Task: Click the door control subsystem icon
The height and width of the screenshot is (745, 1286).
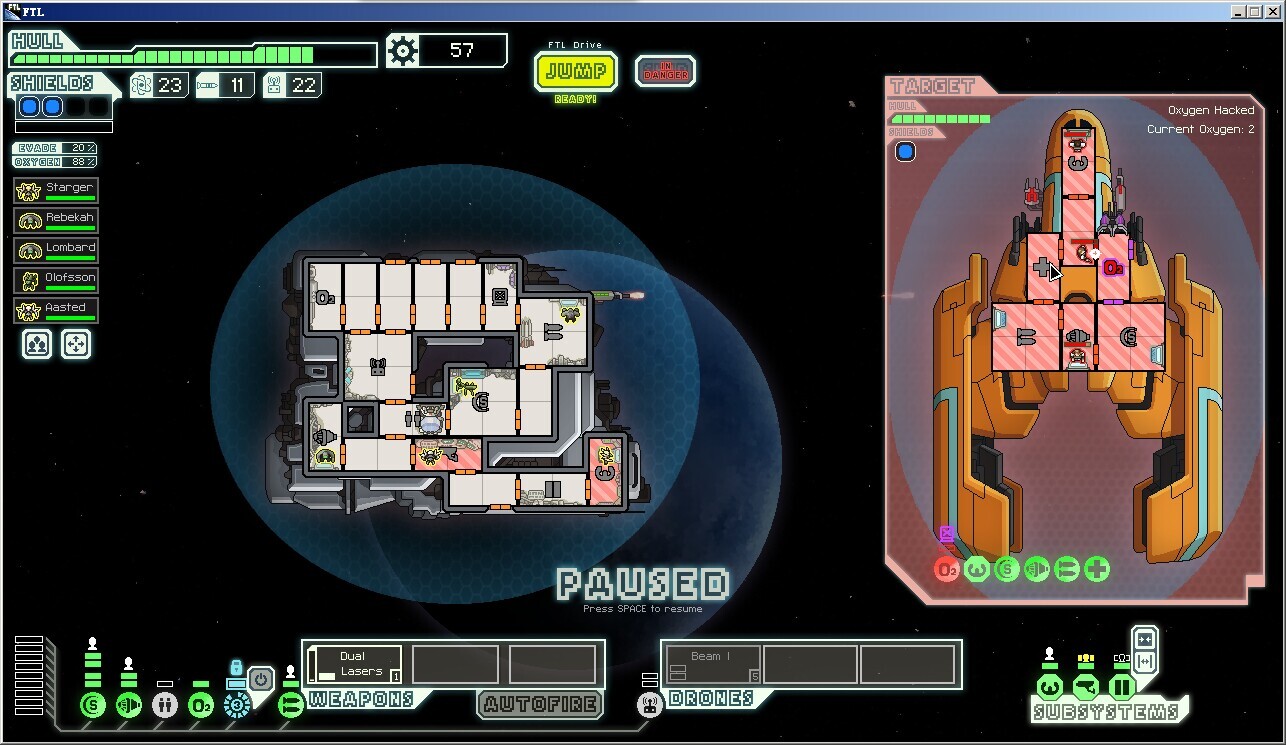Action: tap(1121, 687)
